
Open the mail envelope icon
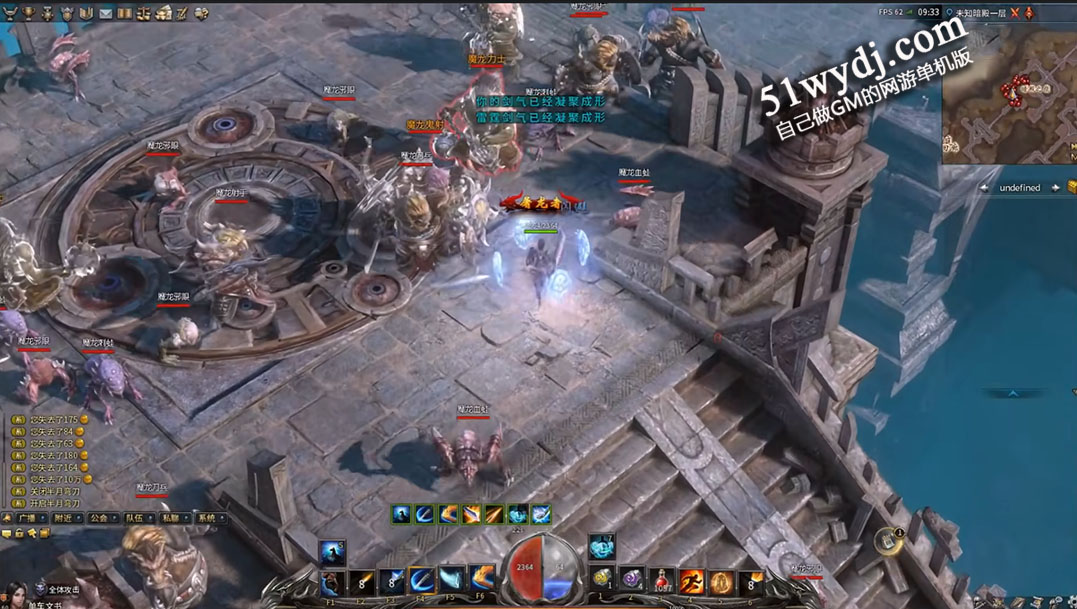[x=105, y=13]
